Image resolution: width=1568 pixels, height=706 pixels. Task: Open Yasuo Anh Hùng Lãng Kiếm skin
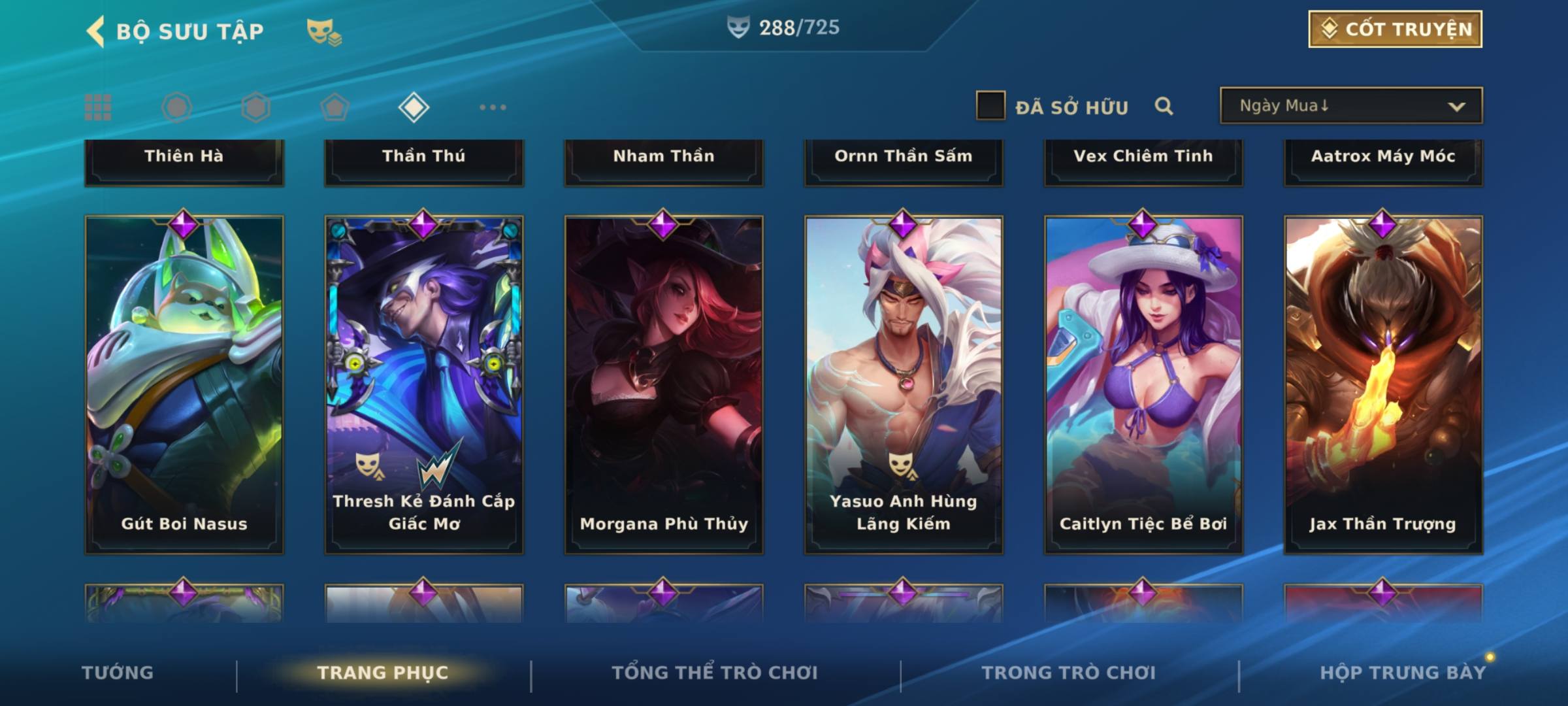tap(904, 384)
